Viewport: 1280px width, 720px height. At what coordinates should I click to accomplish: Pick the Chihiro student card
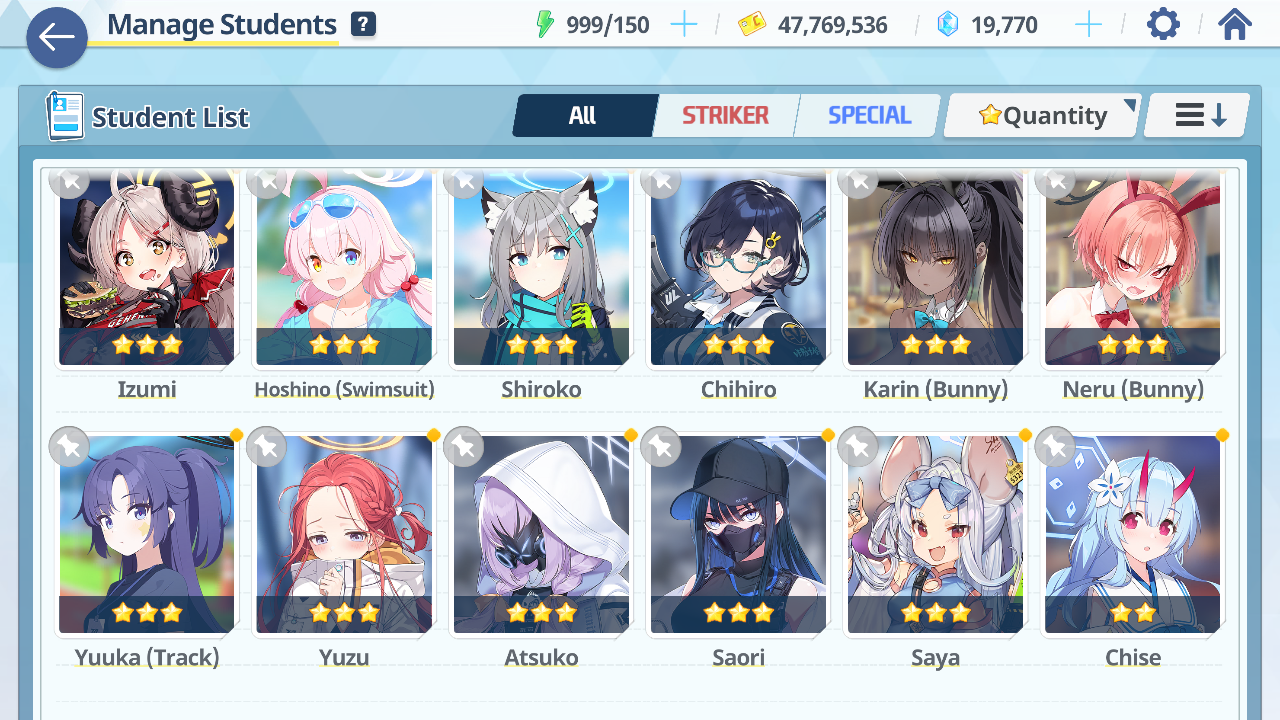click(738, 270)
